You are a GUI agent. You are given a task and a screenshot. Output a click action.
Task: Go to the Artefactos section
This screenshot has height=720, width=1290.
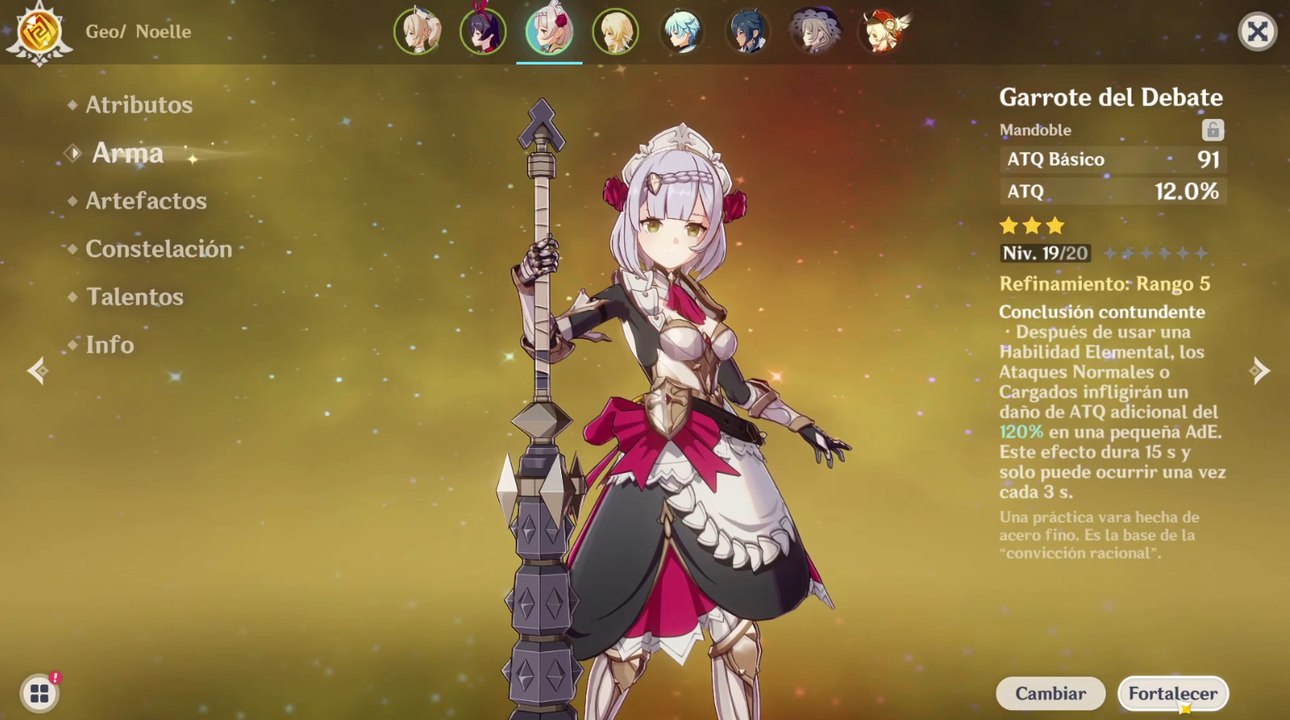145,201
